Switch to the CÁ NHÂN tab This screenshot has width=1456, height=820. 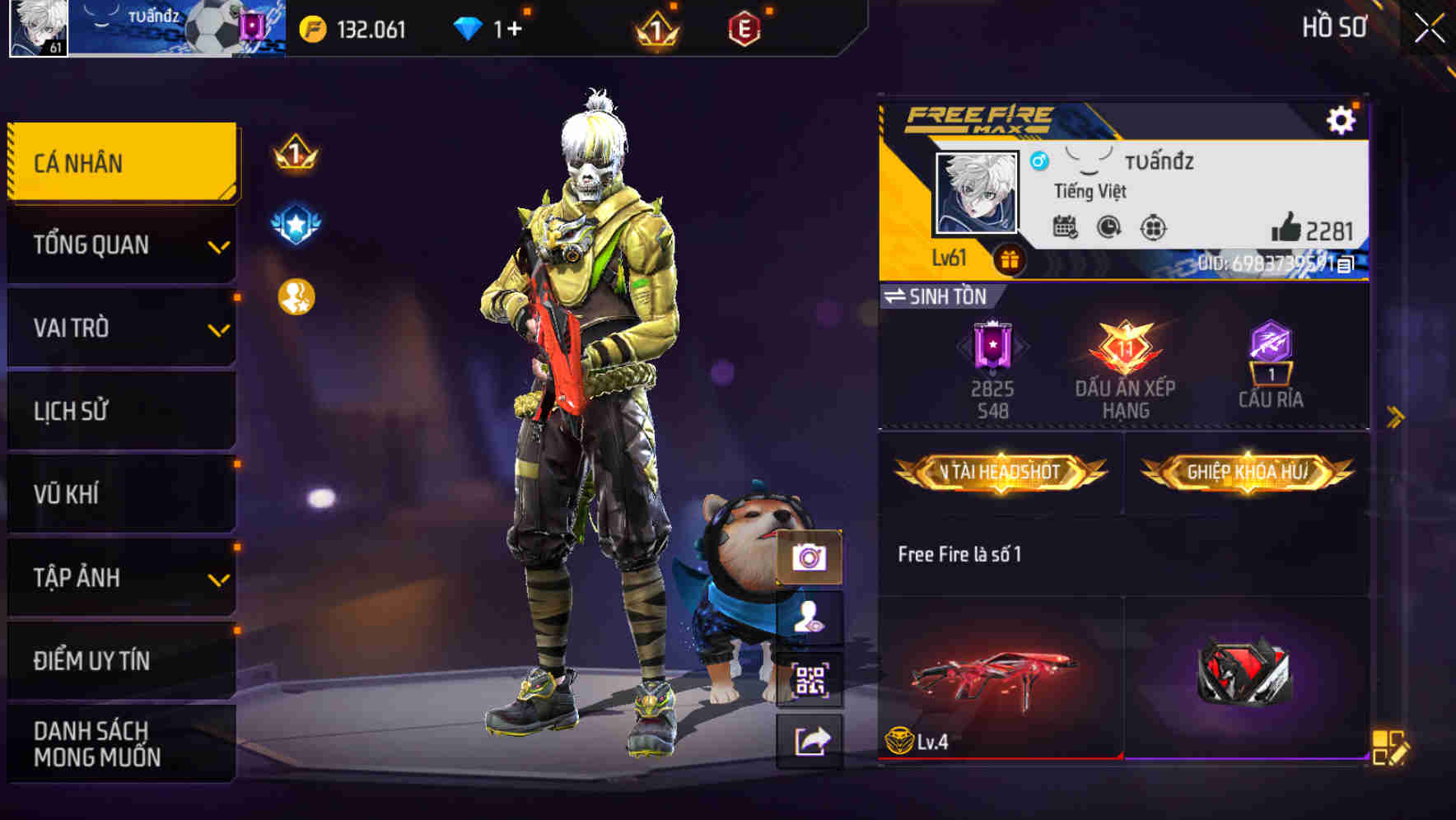pos(119,162)
